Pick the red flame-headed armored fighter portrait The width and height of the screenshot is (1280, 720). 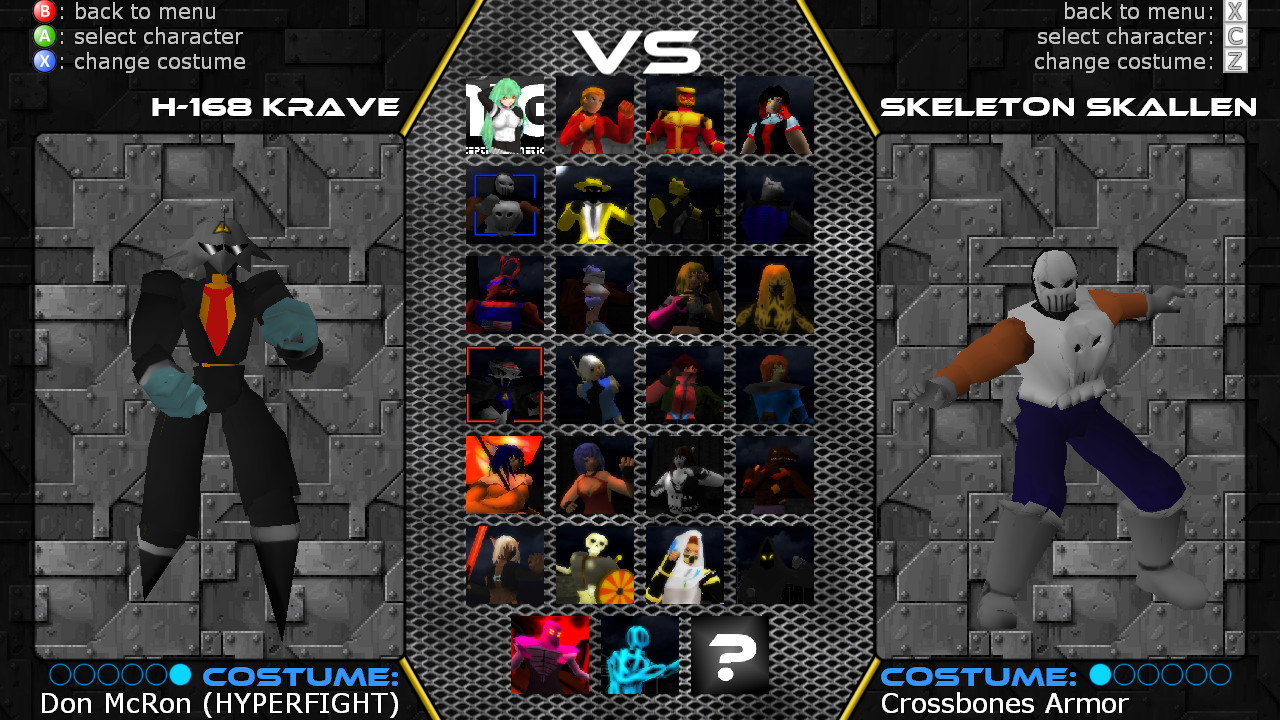click(x=684, y=115)
